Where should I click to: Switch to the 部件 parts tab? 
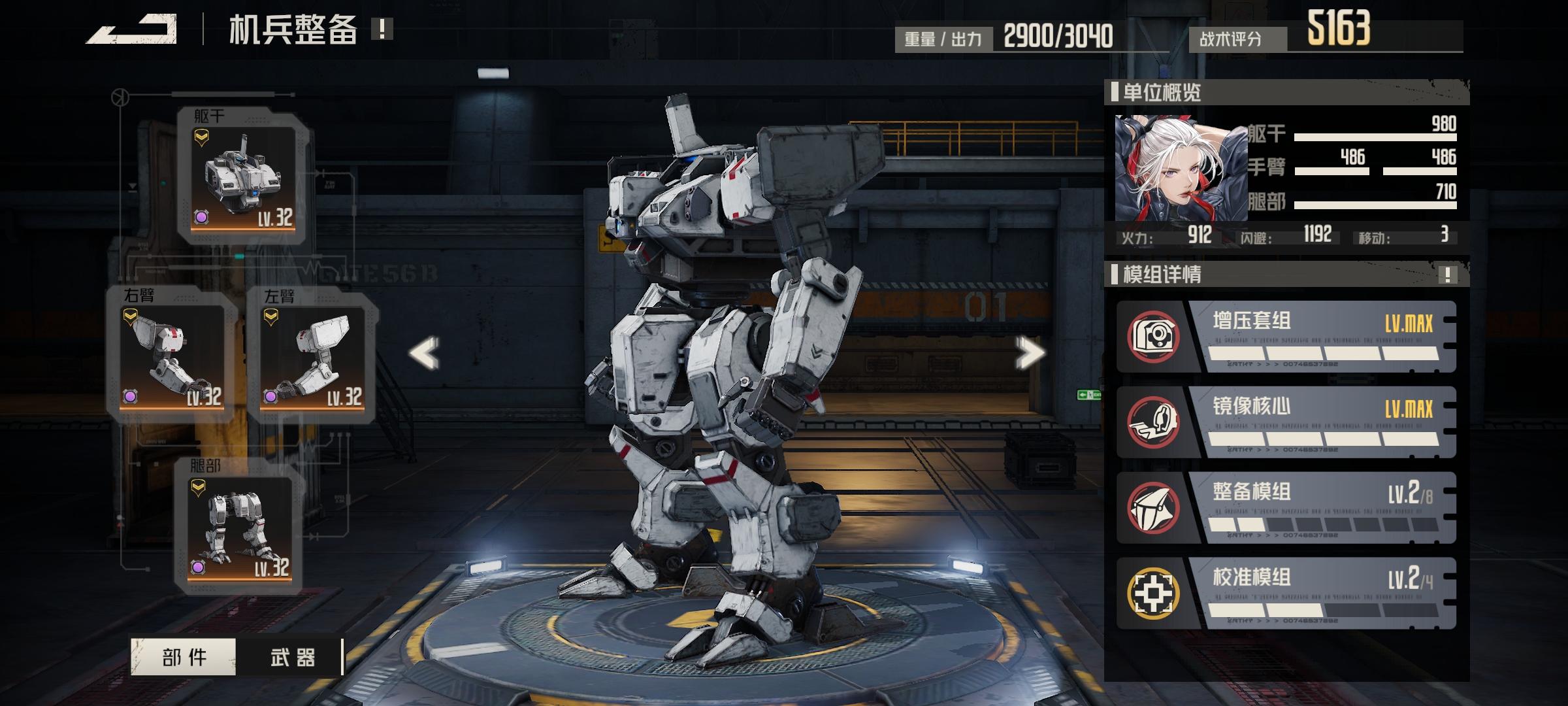[x=184, y=657]
